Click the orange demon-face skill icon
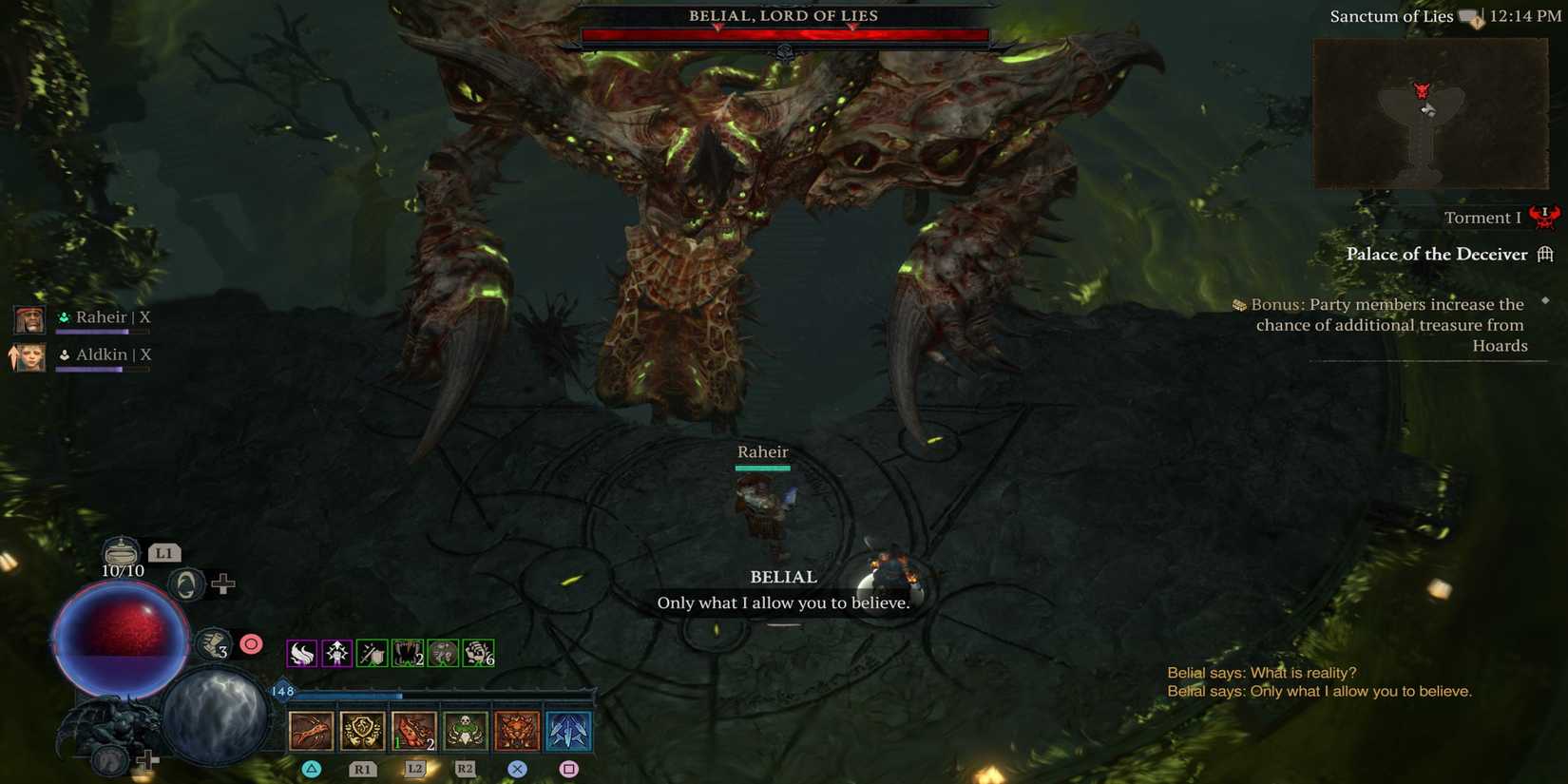This screenshot has width=1568, height=784. coord(515,730)
